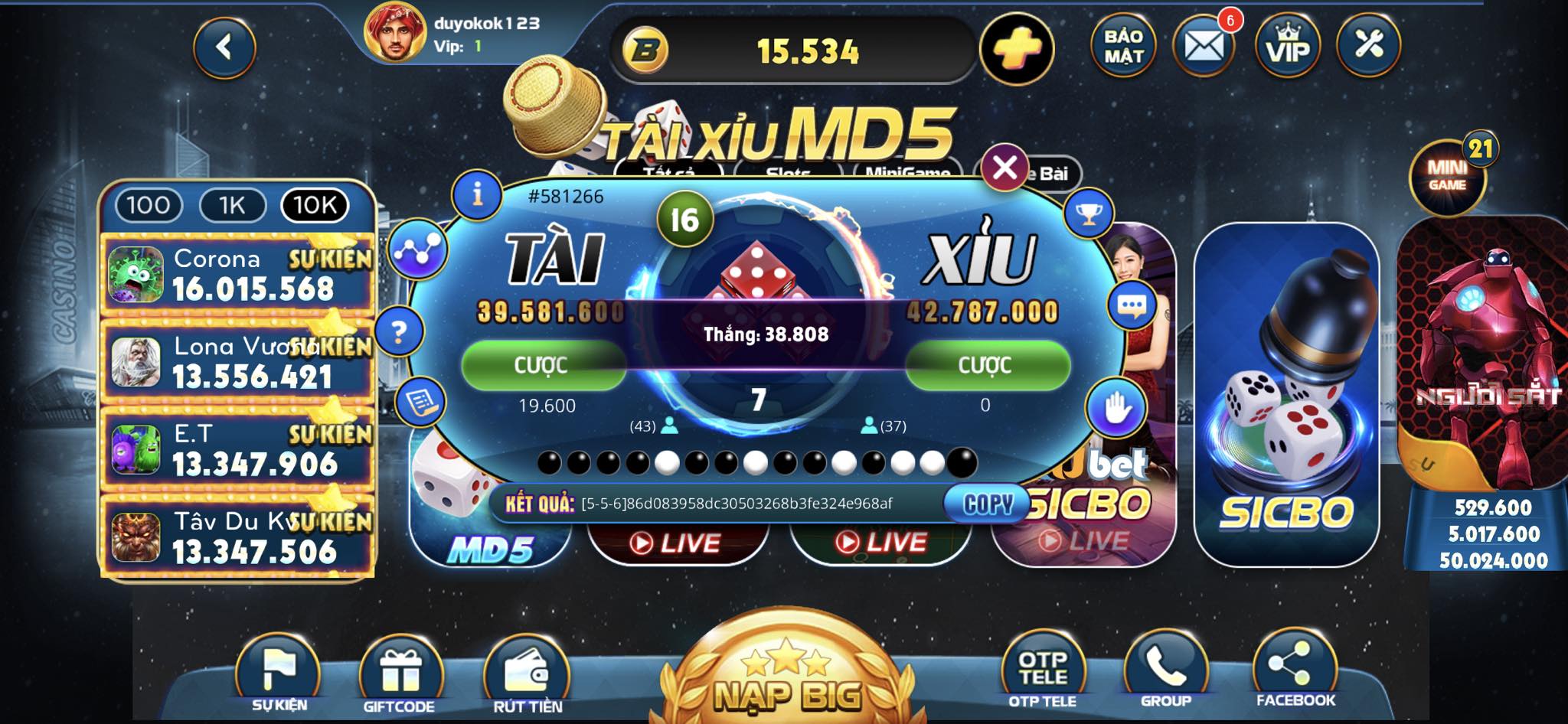1568x724 pixels.
Task: Place a bet on Tài
Action: click(543, 365)
